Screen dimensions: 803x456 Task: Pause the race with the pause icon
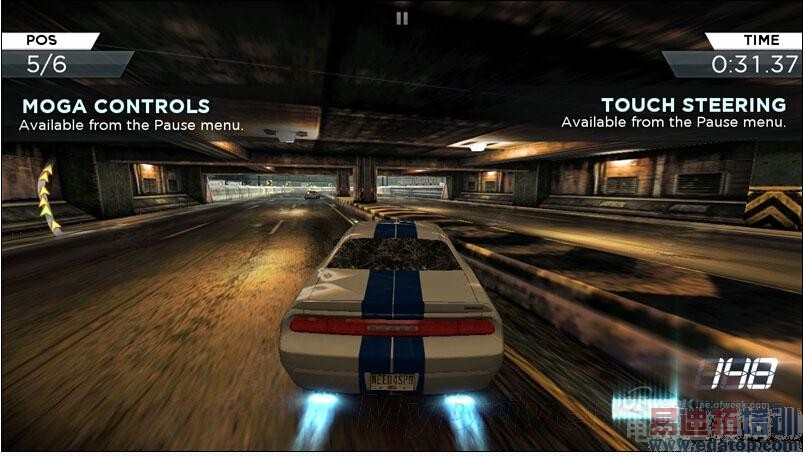(401, 17)
